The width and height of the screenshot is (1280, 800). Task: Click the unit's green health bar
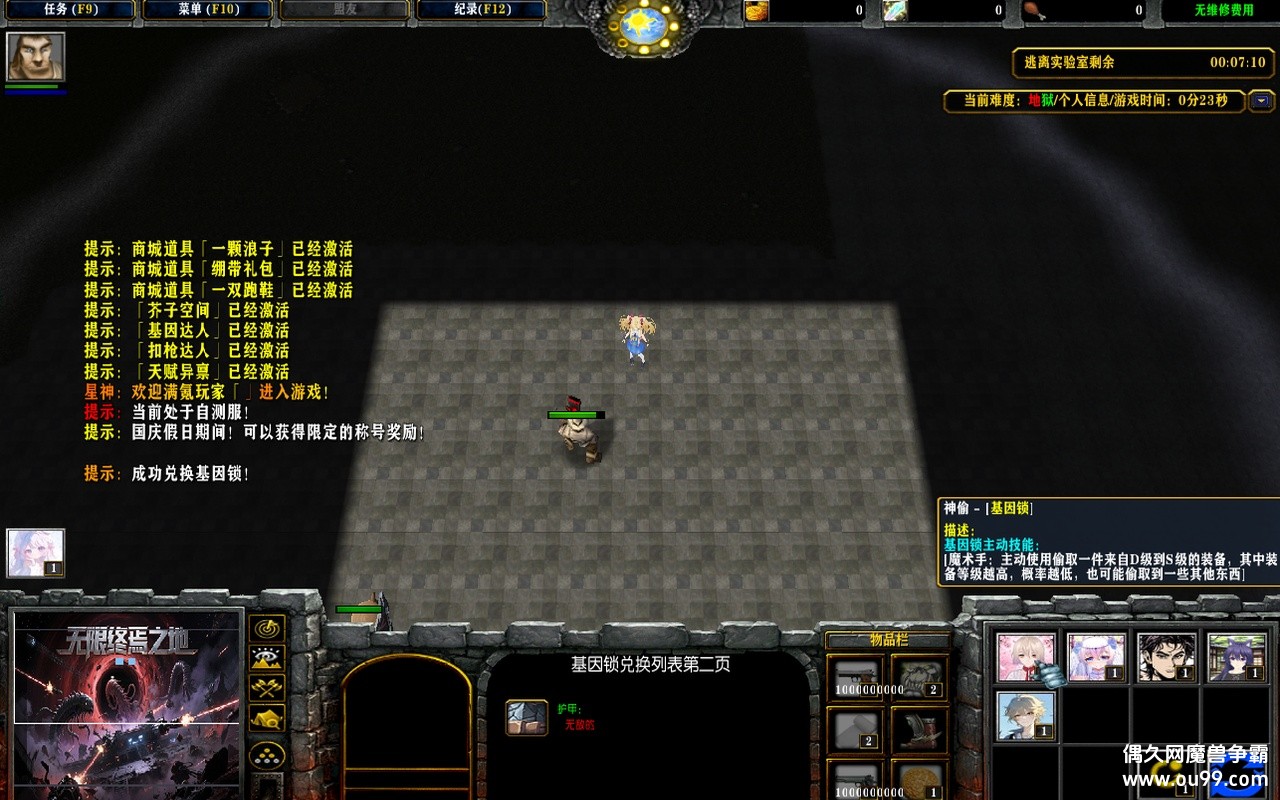574,413
